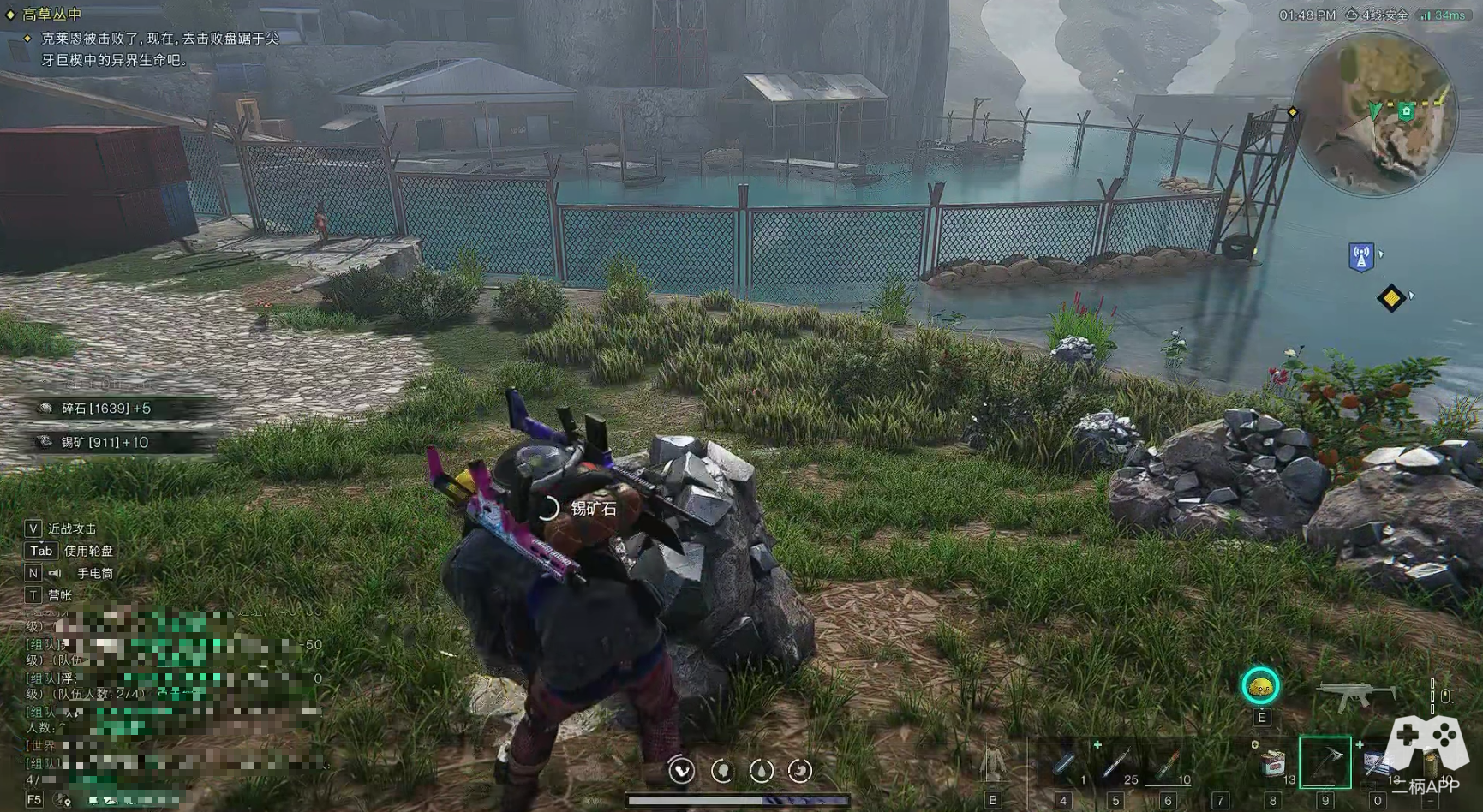Activate the yellow creature ability icon
The width and height of the screenshot is (1483, 812).
point(1260,686)
